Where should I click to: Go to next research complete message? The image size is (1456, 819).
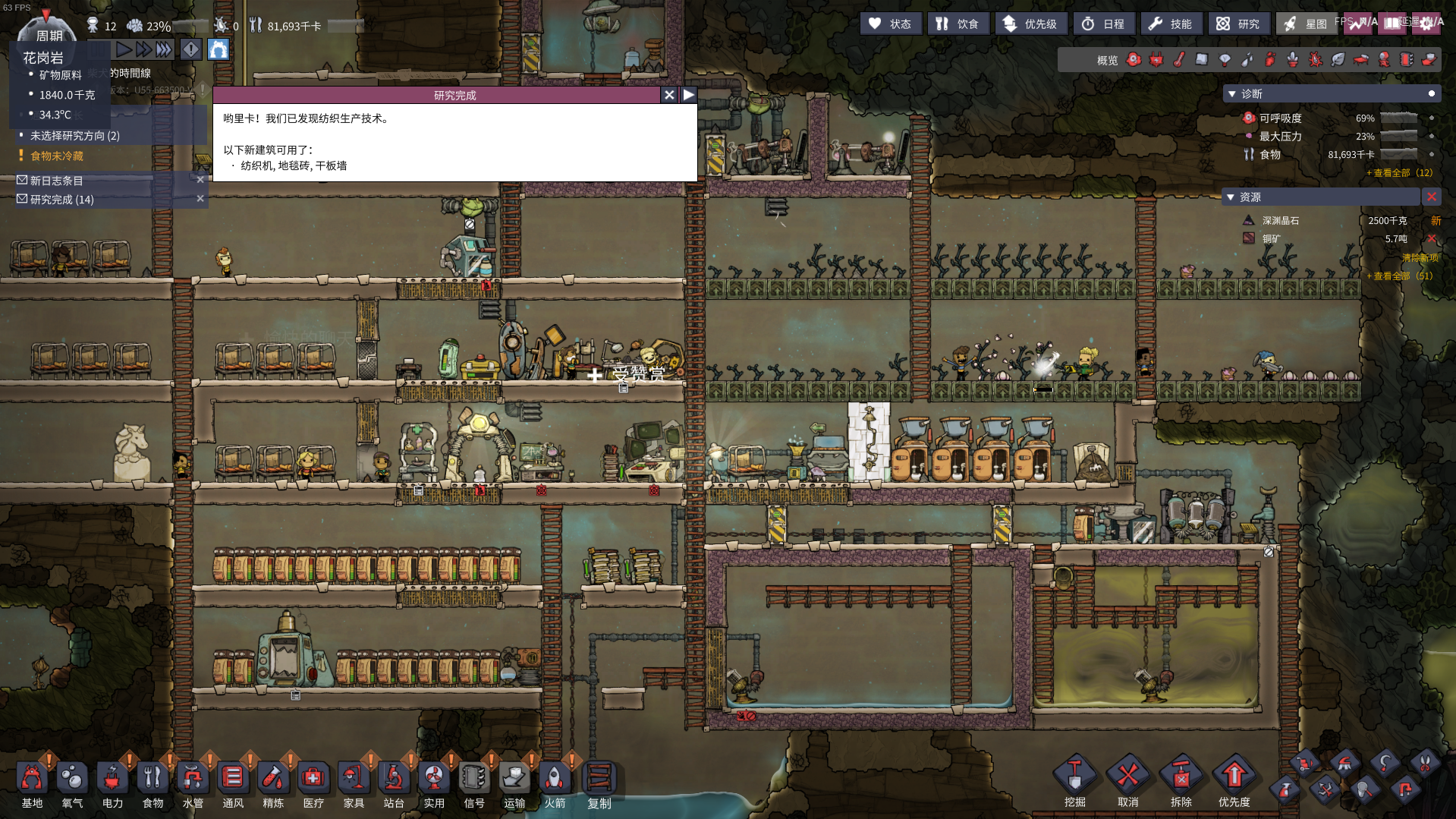[x=688, y=95]
